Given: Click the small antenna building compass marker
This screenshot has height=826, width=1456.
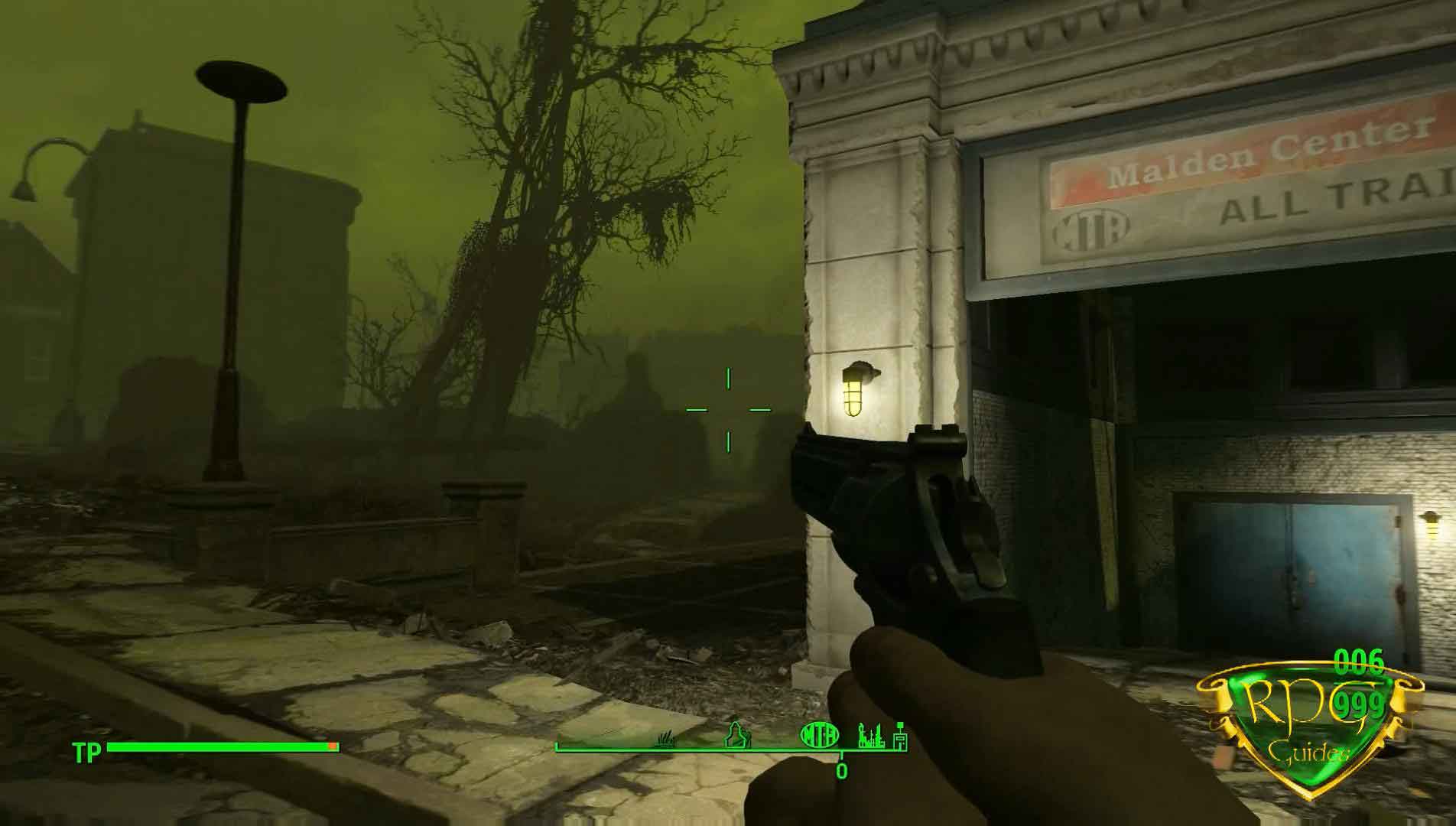Looking at the screenshot, I should click(x=900, y=736).
